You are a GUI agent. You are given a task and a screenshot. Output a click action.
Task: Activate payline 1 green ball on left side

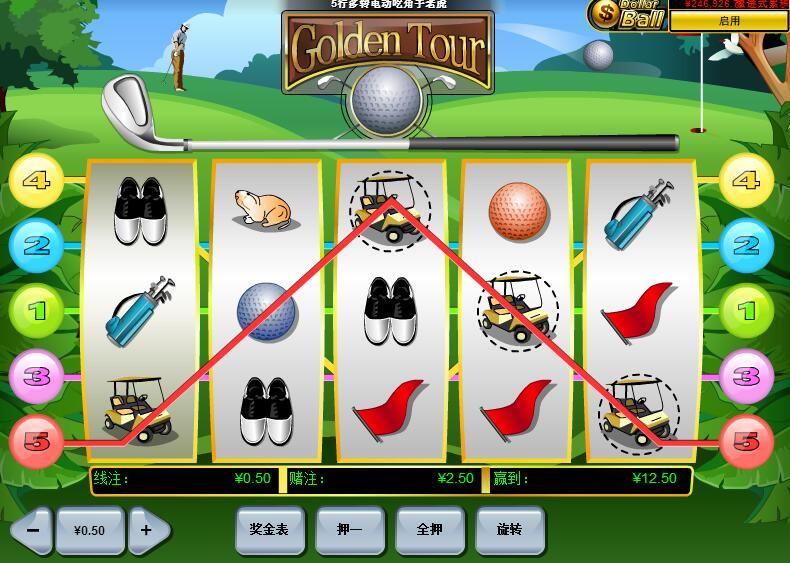pyautogui.click(x=36, y=310)
